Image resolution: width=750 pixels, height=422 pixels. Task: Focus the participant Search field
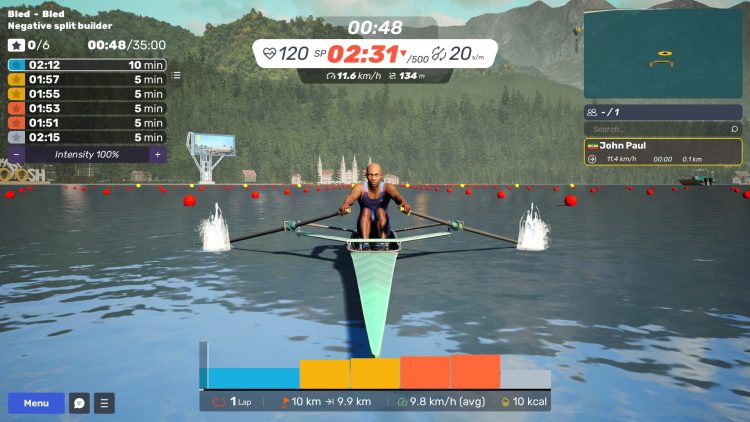click(x=655, y=129)
